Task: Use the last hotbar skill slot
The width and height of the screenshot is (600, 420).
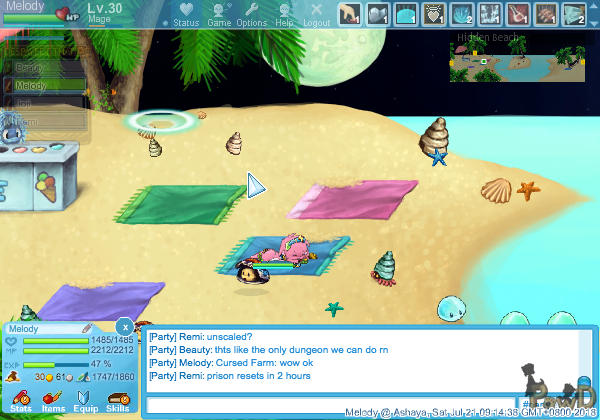Action: (573, 14)
